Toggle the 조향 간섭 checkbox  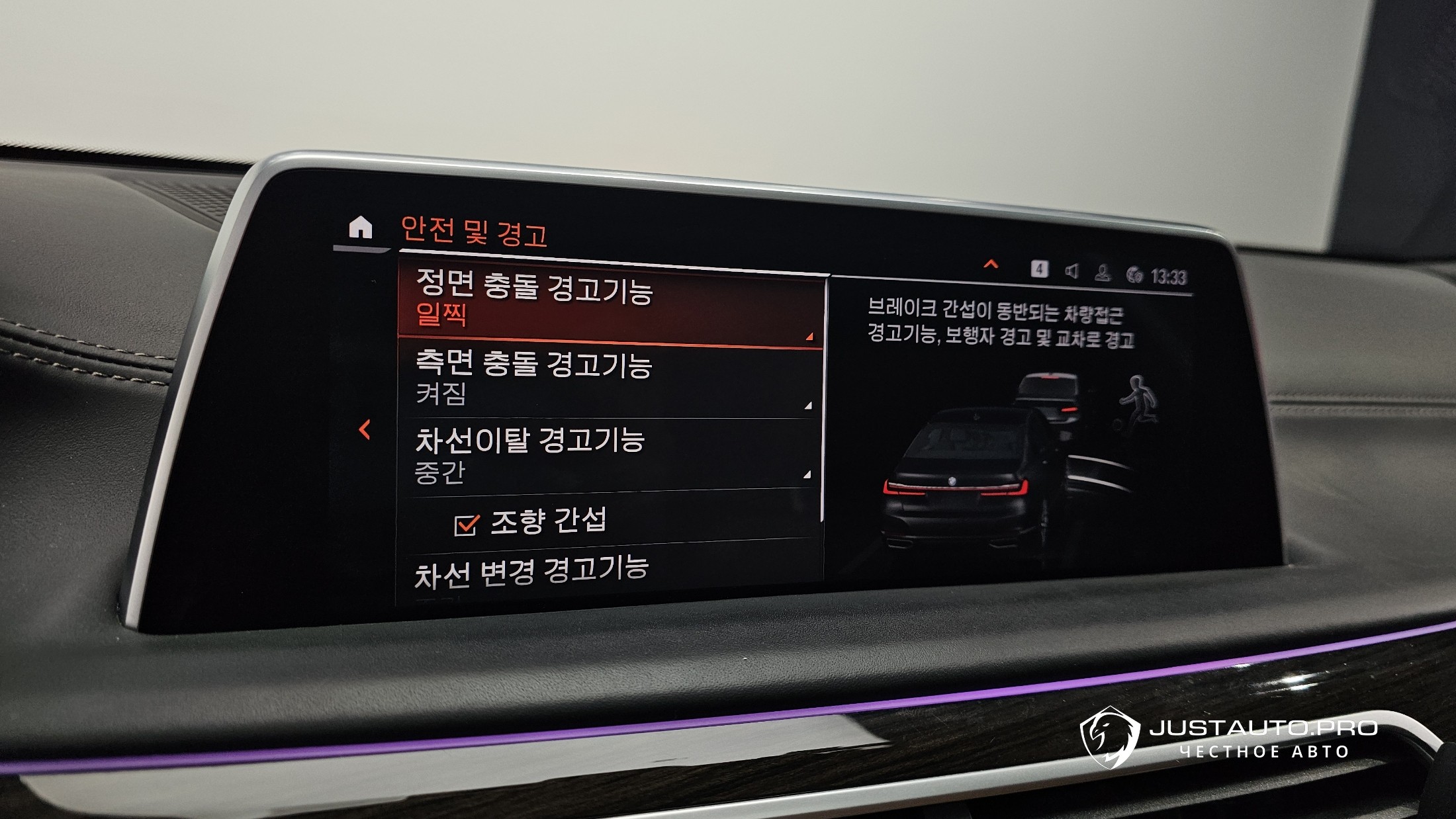tap(466, 525)
